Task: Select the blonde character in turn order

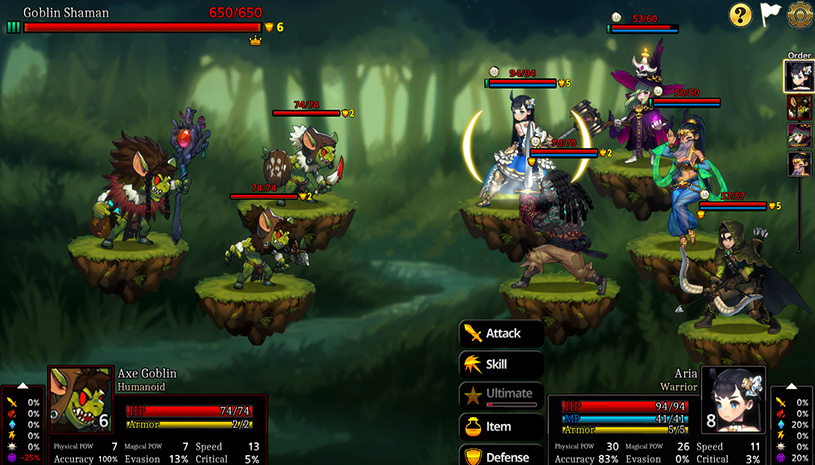Action: click(798, 164)
